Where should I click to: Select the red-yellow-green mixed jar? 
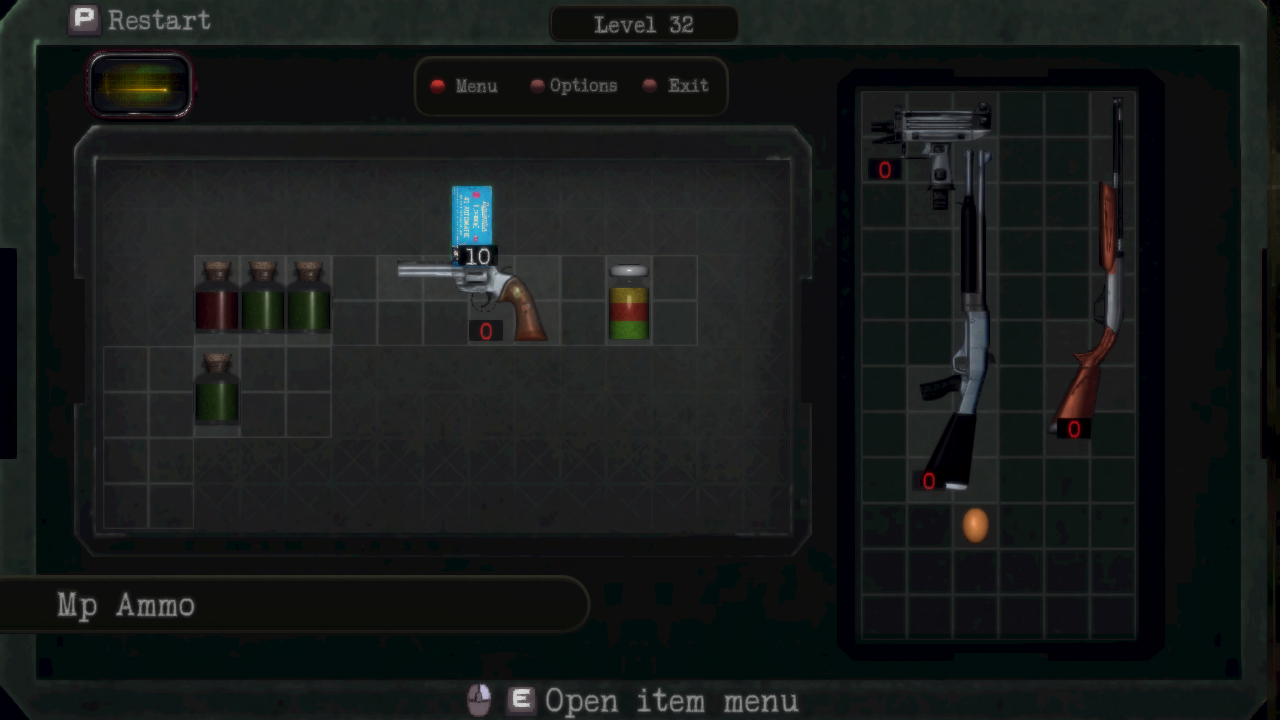629,302
